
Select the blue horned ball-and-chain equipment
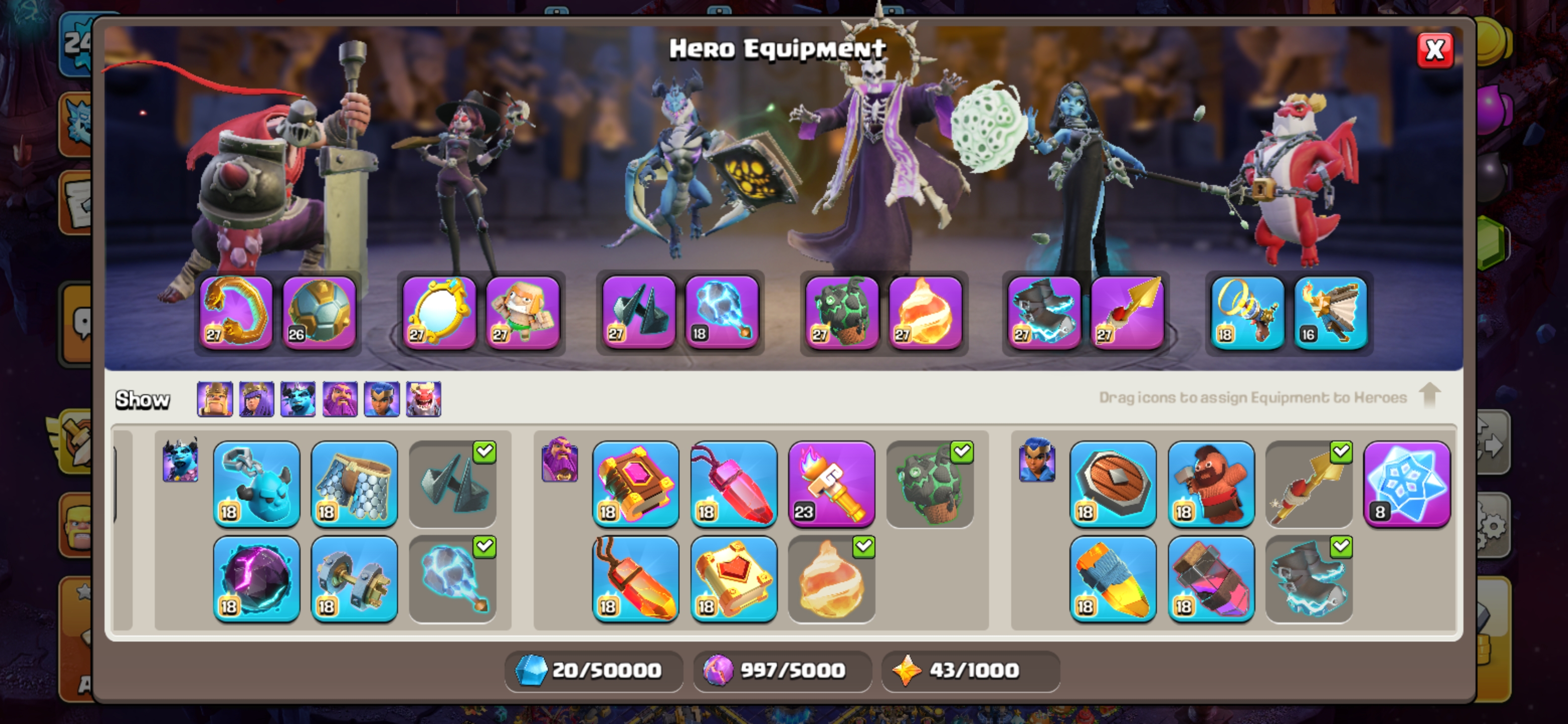[256, 484]
